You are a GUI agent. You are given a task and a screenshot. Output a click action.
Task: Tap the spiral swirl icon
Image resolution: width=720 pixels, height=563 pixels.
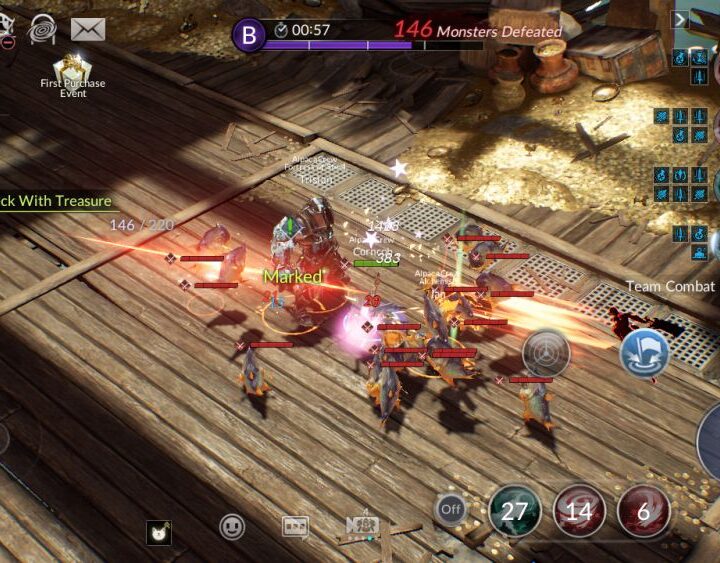pos(43,29)
